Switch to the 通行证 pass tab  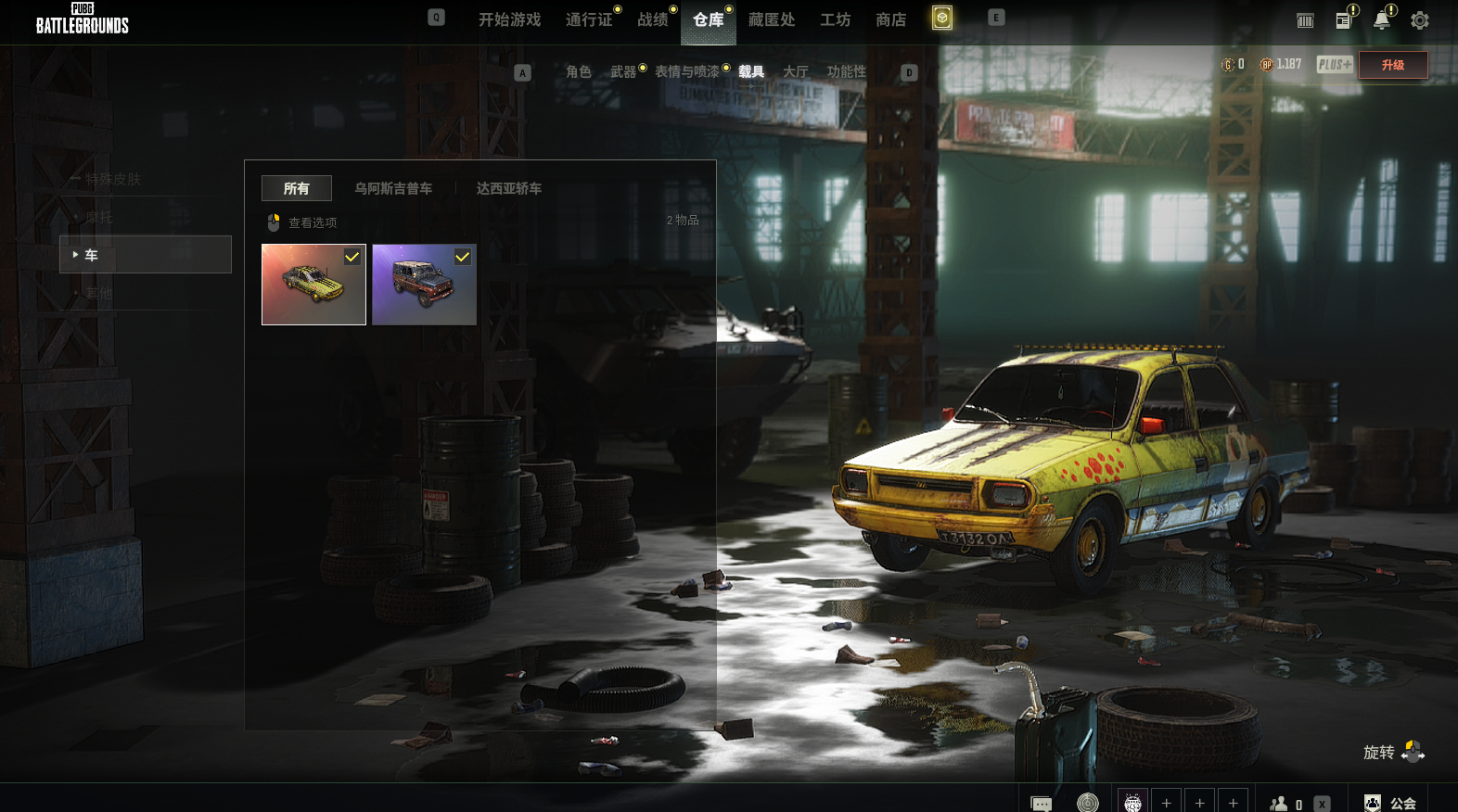[589, 19]
